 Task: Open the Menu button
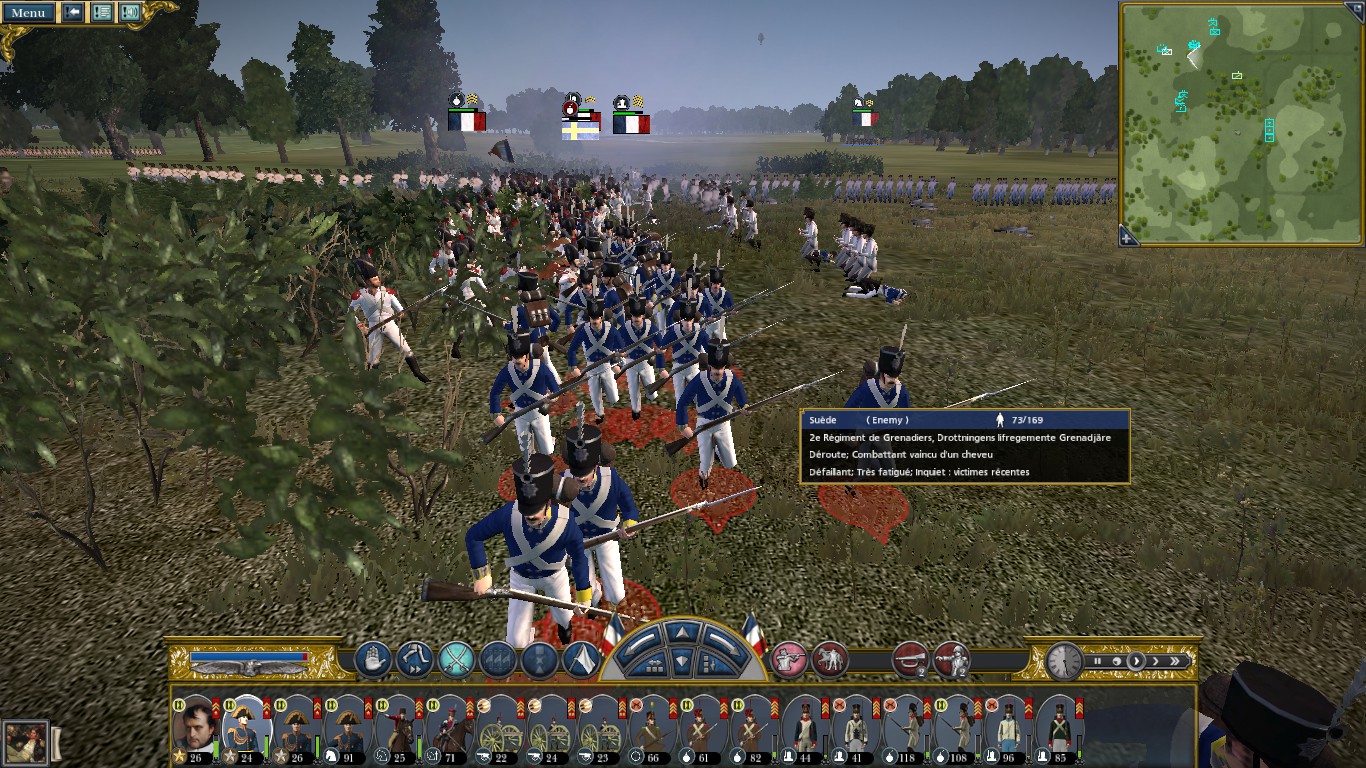pos(28,13)
